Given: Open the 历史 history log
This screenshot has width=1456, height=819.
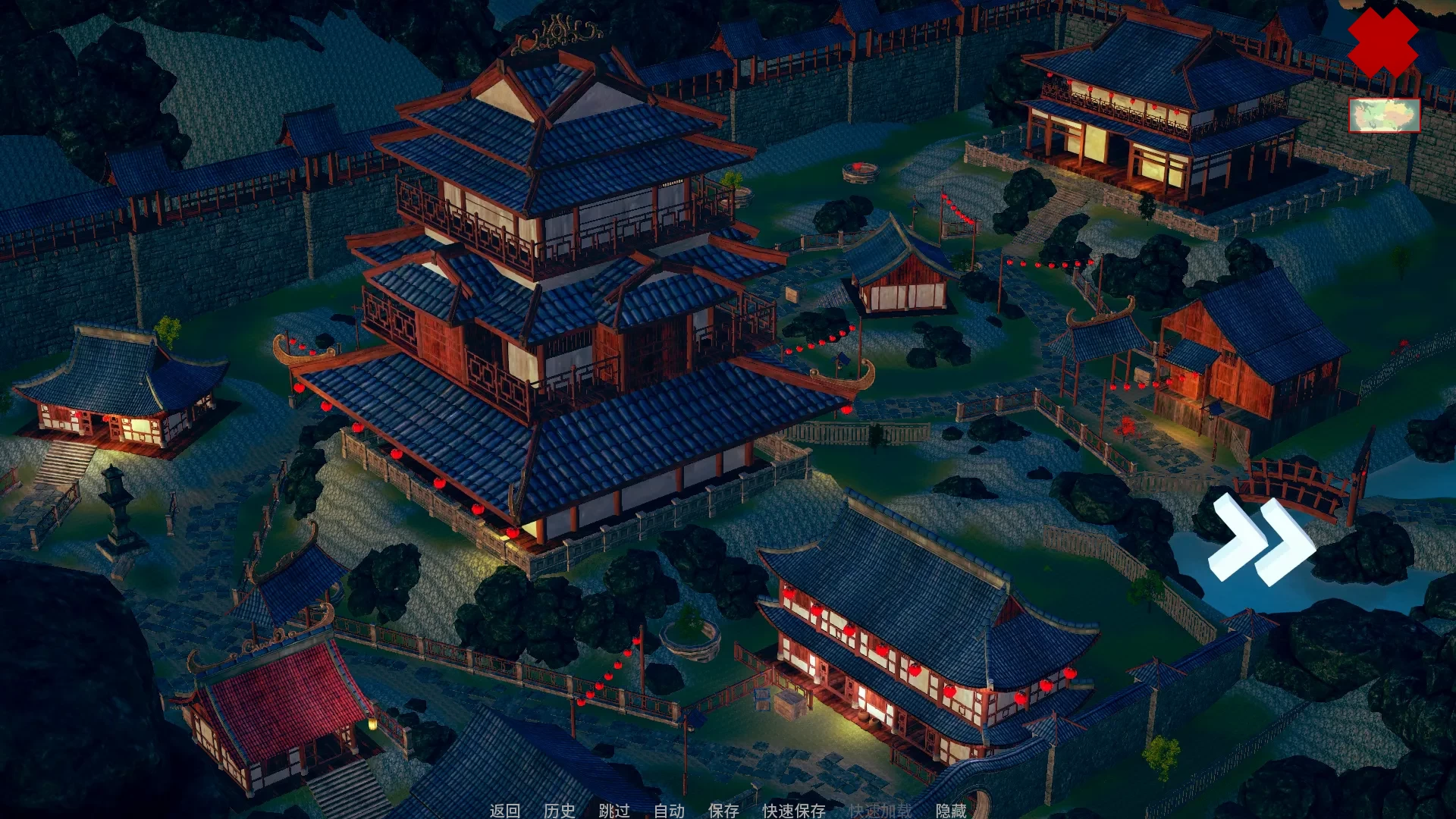Looking at the screenshot, I should click(557, 811).
